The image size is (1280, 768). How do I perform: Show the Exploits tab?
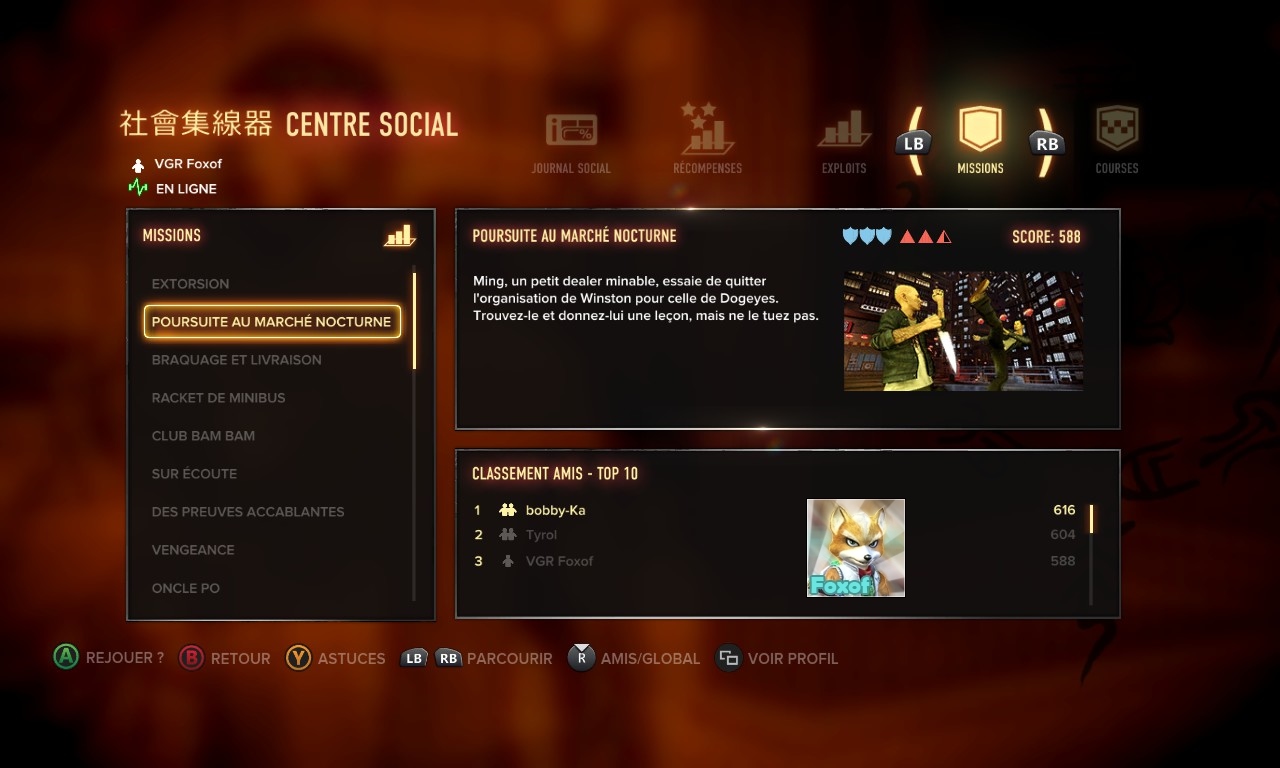[844, 141]
